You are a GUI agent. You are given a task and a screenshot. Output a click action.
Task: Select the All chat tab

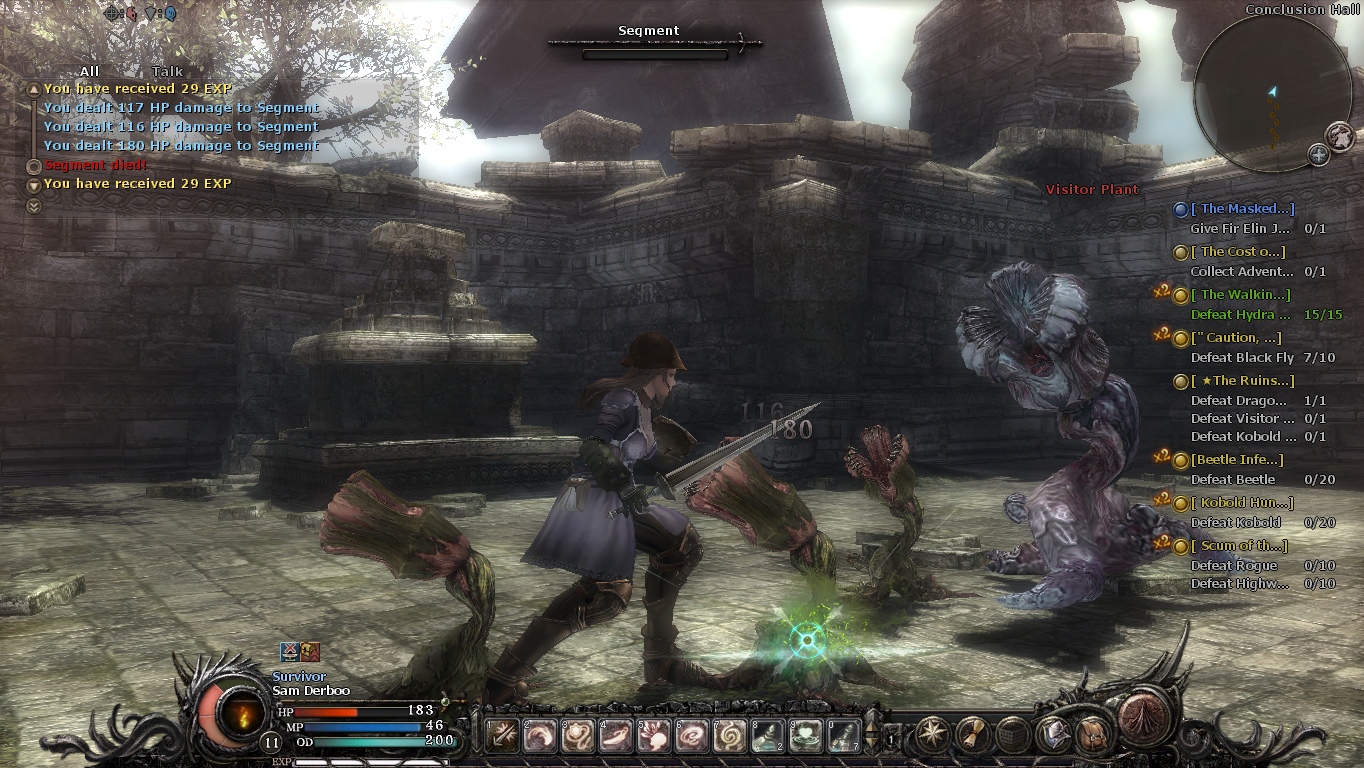click(x=89, y=71)
